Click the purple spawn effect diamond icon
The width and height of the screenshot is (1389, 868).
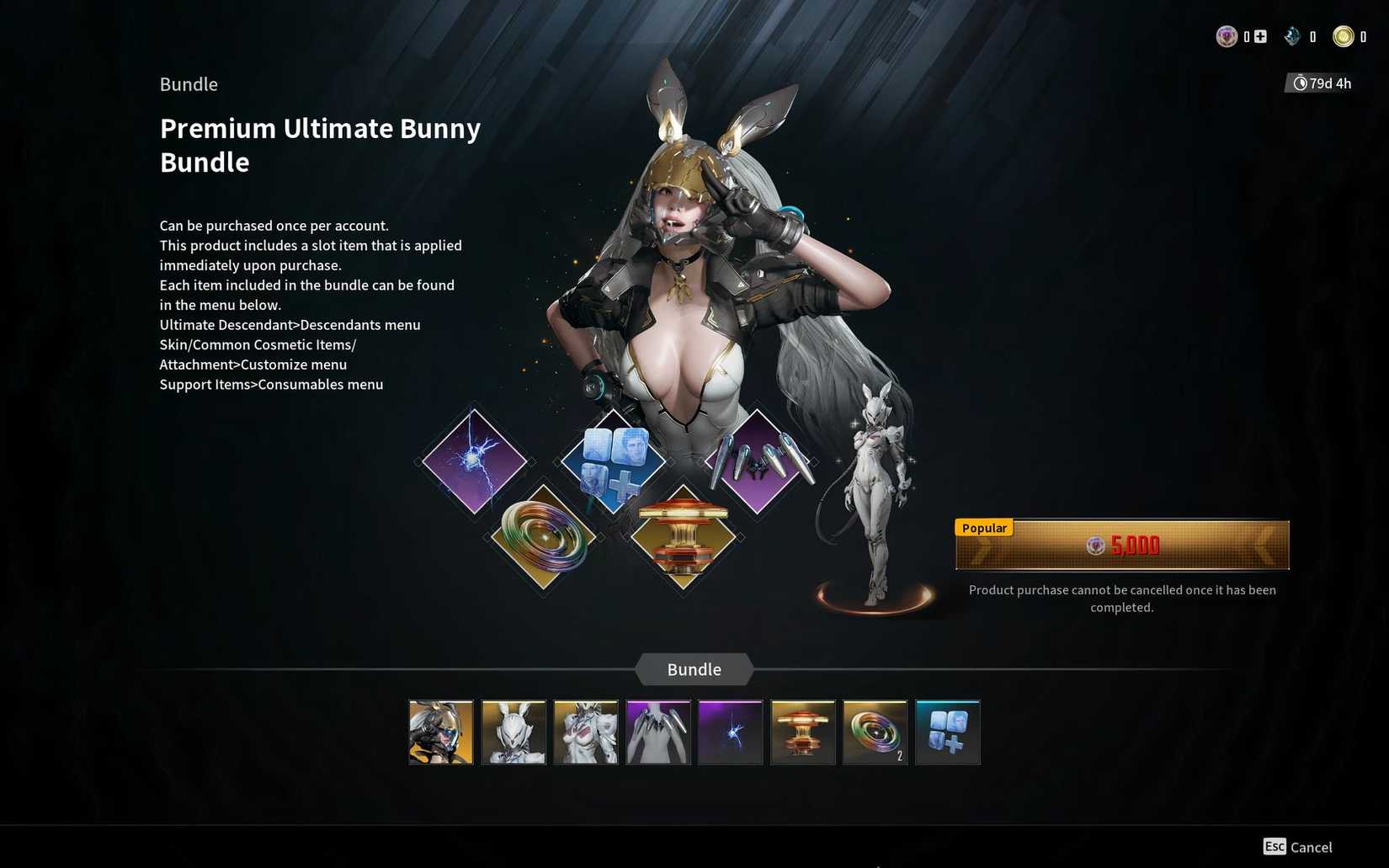coord(473,461)
